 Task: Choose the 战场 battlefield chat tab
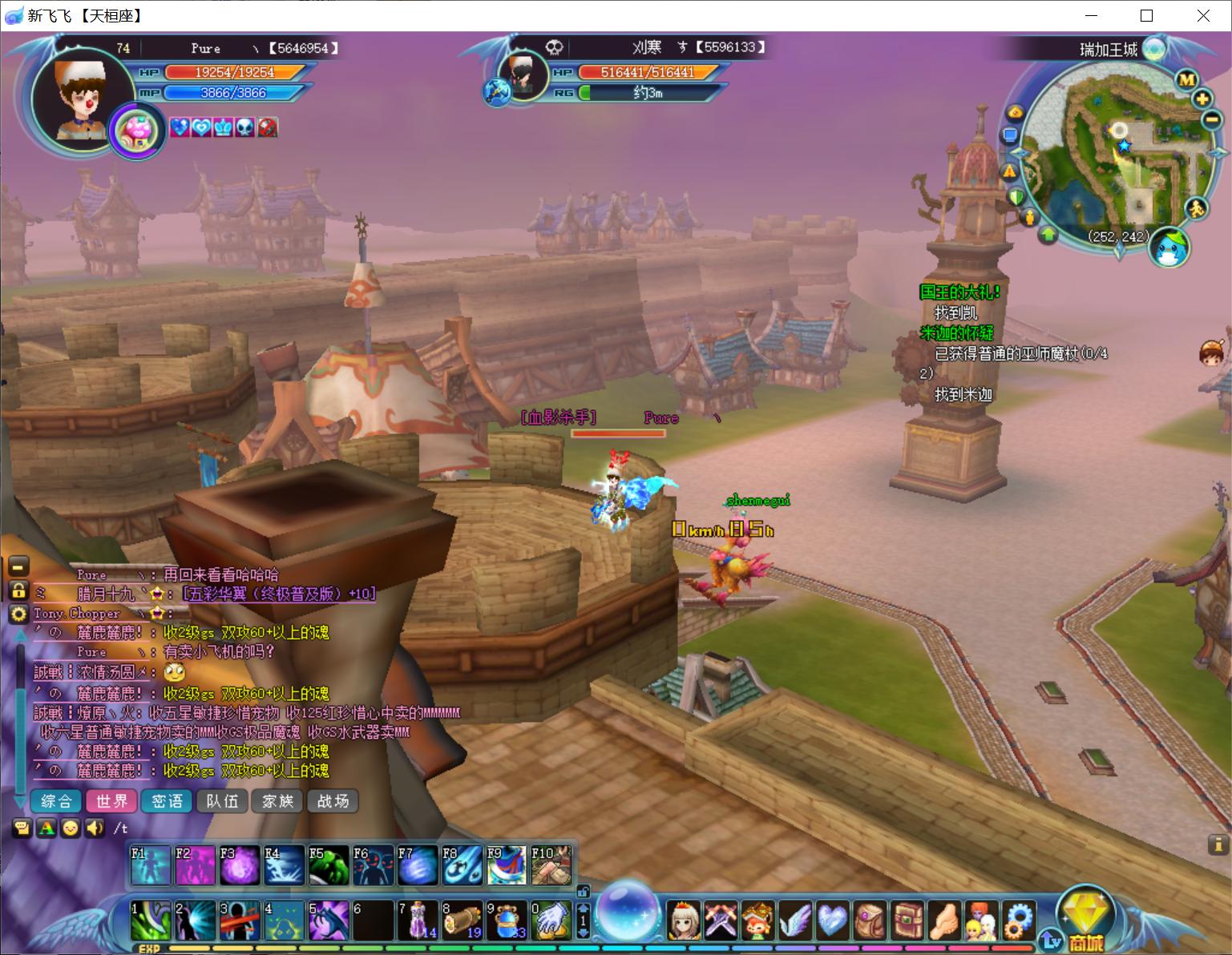333,801
